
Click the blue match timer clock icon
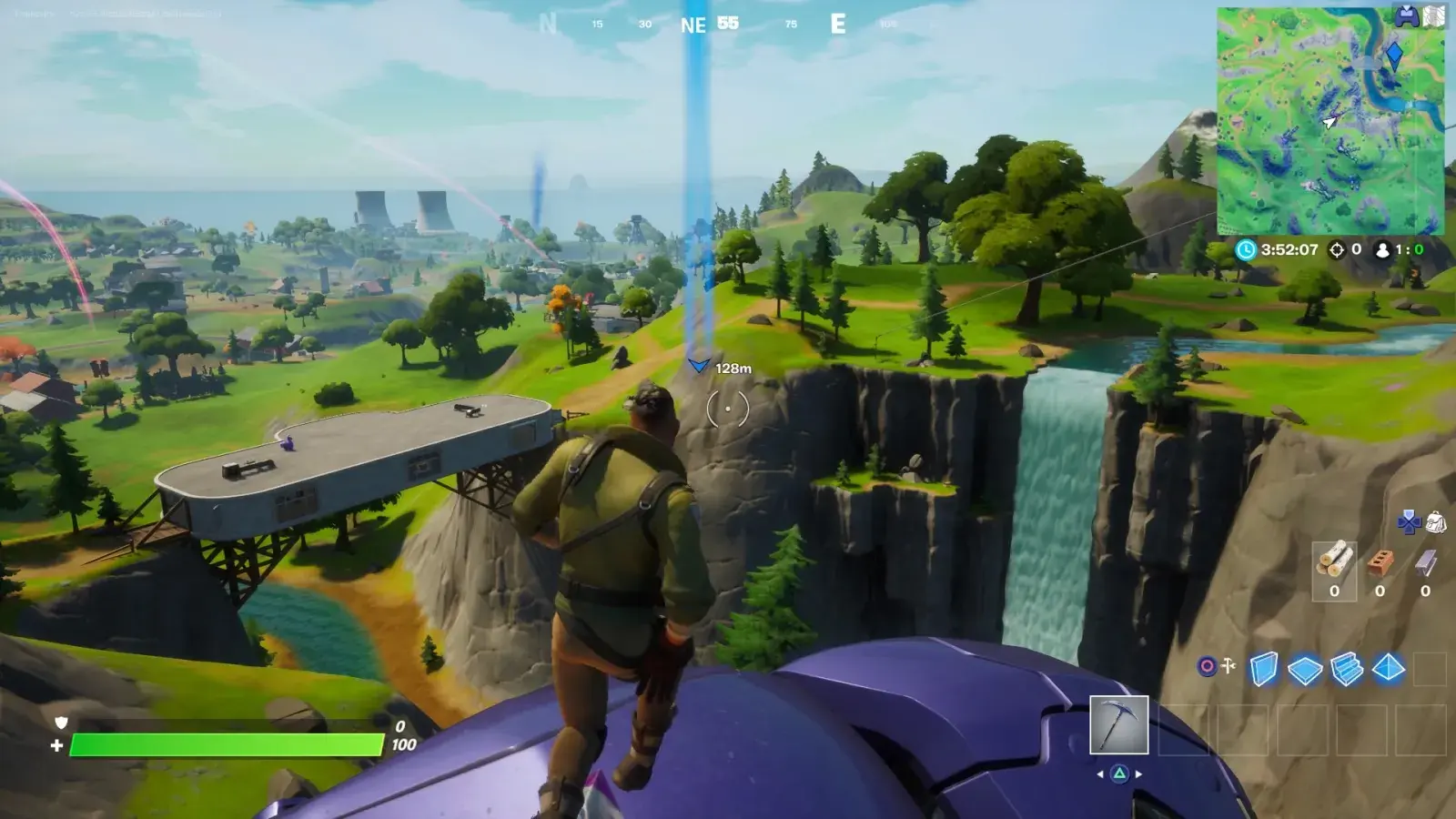(x=1246, y=249)
